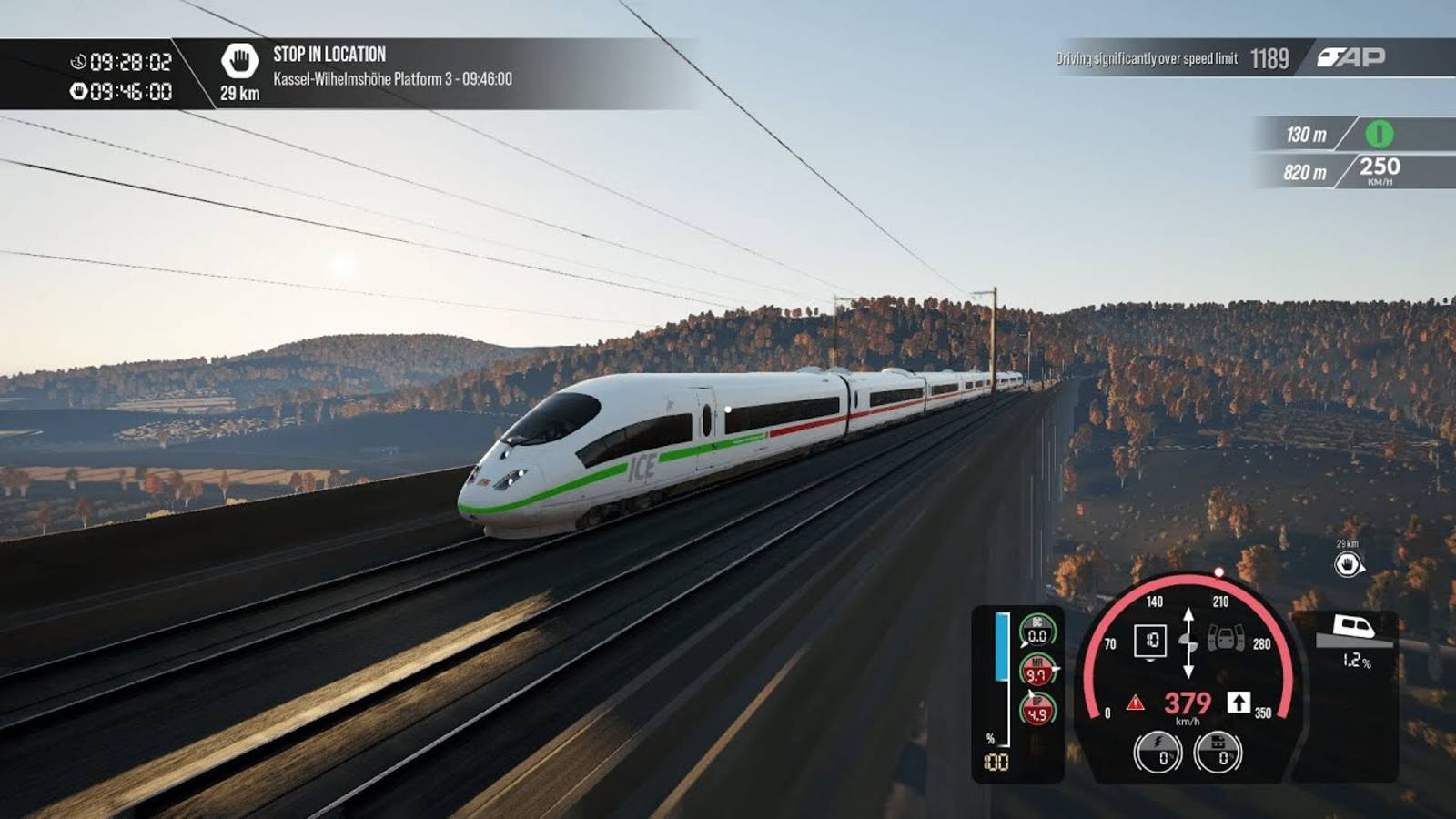This screenshot has height=819, width=1456.
Task: Click the upcoming 250 km/h speed limit sign
Action: 1380,169
